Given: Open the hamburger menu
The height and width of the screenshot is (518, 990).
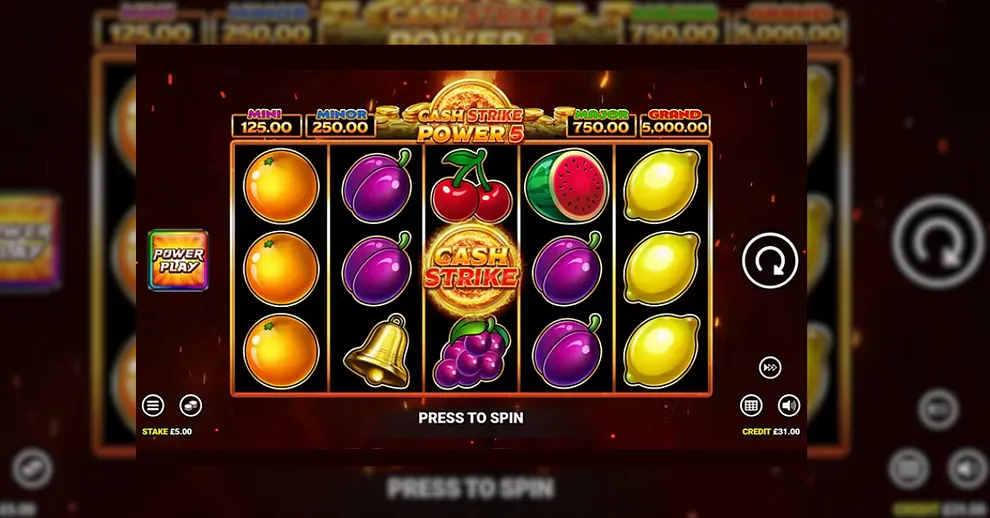Looking at the screenshot, I should [153, 405].
